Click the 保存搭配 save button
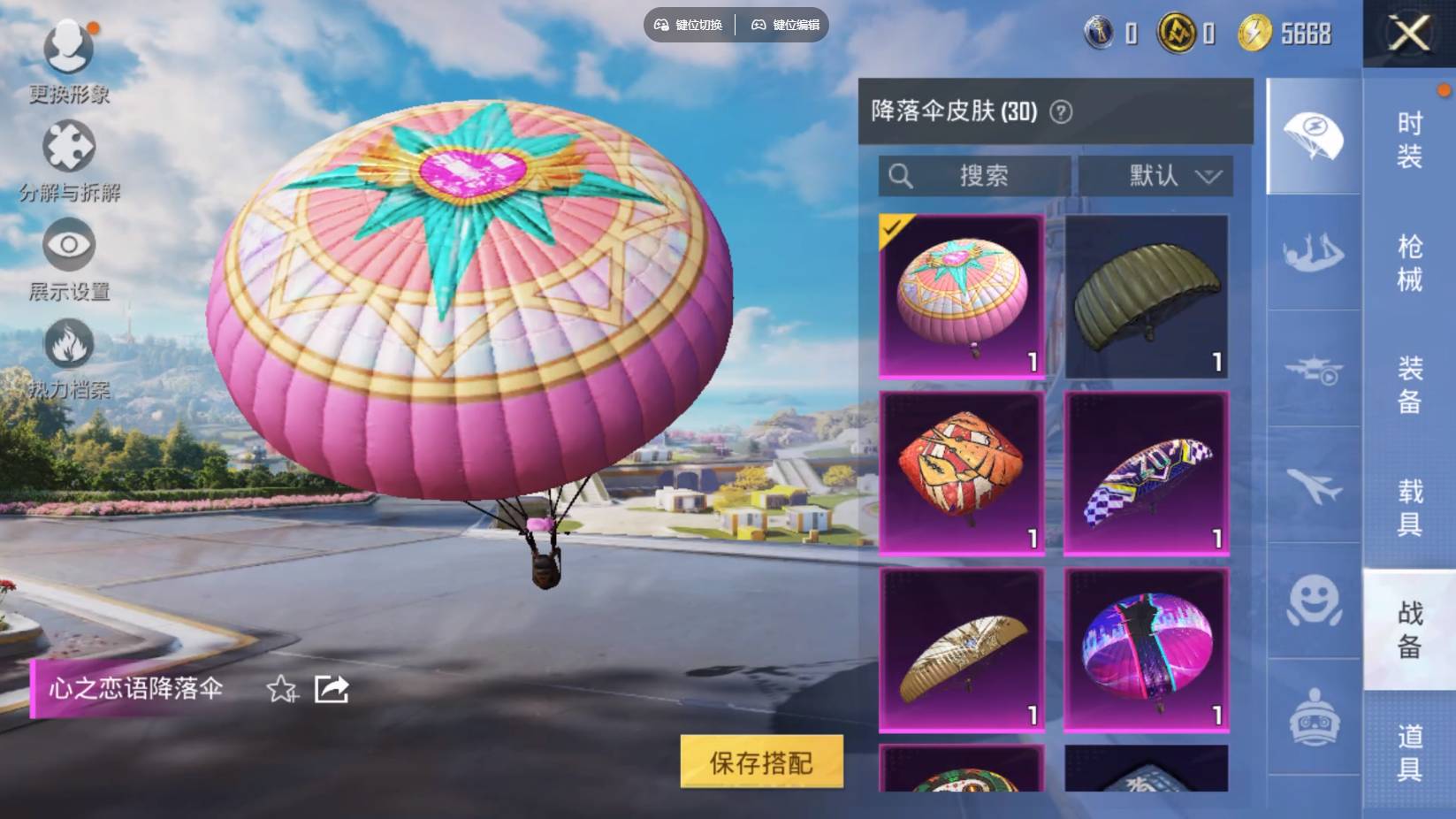 [761, 761]
